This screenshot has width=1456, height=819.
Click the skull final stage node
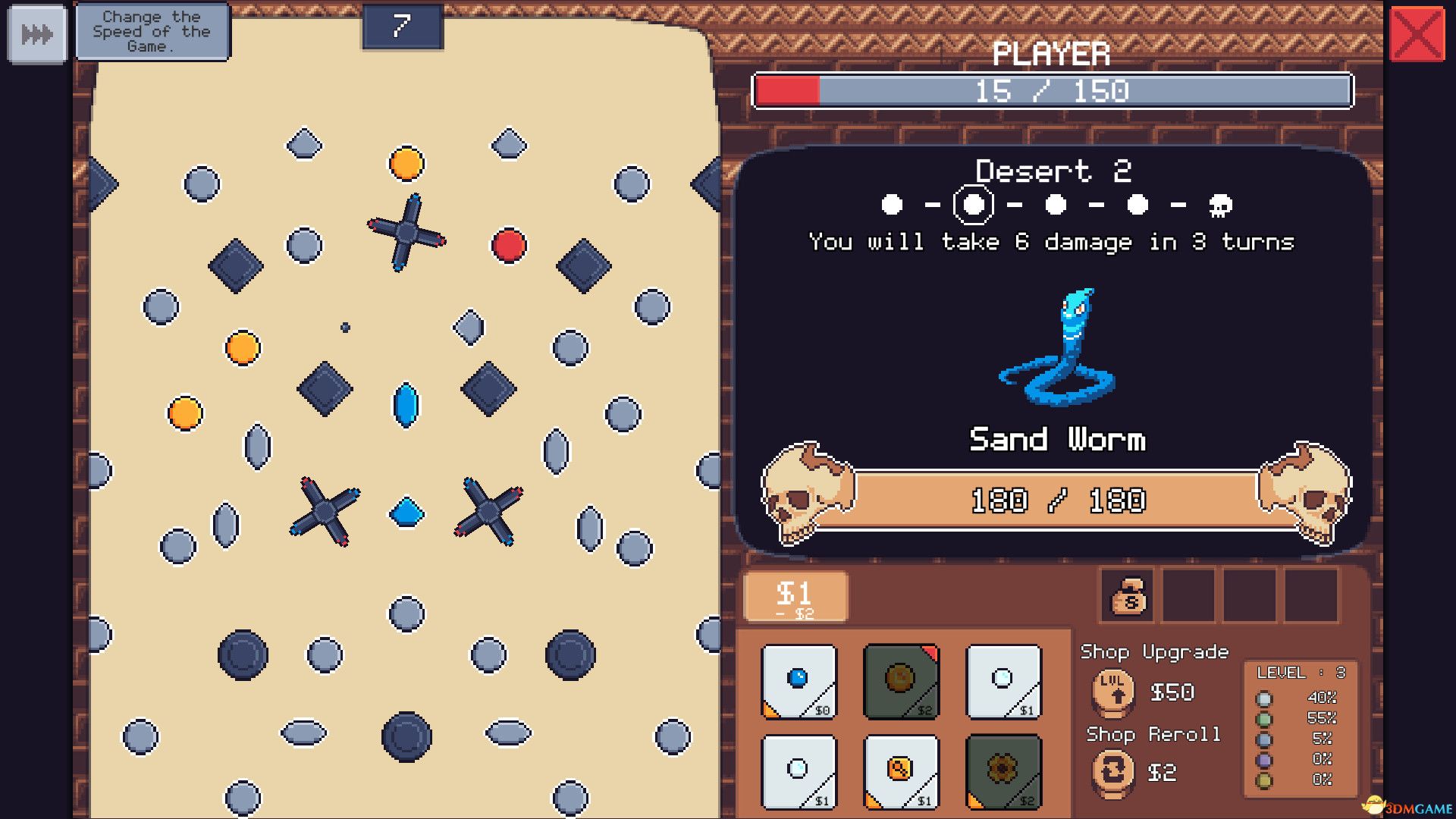1223,204
